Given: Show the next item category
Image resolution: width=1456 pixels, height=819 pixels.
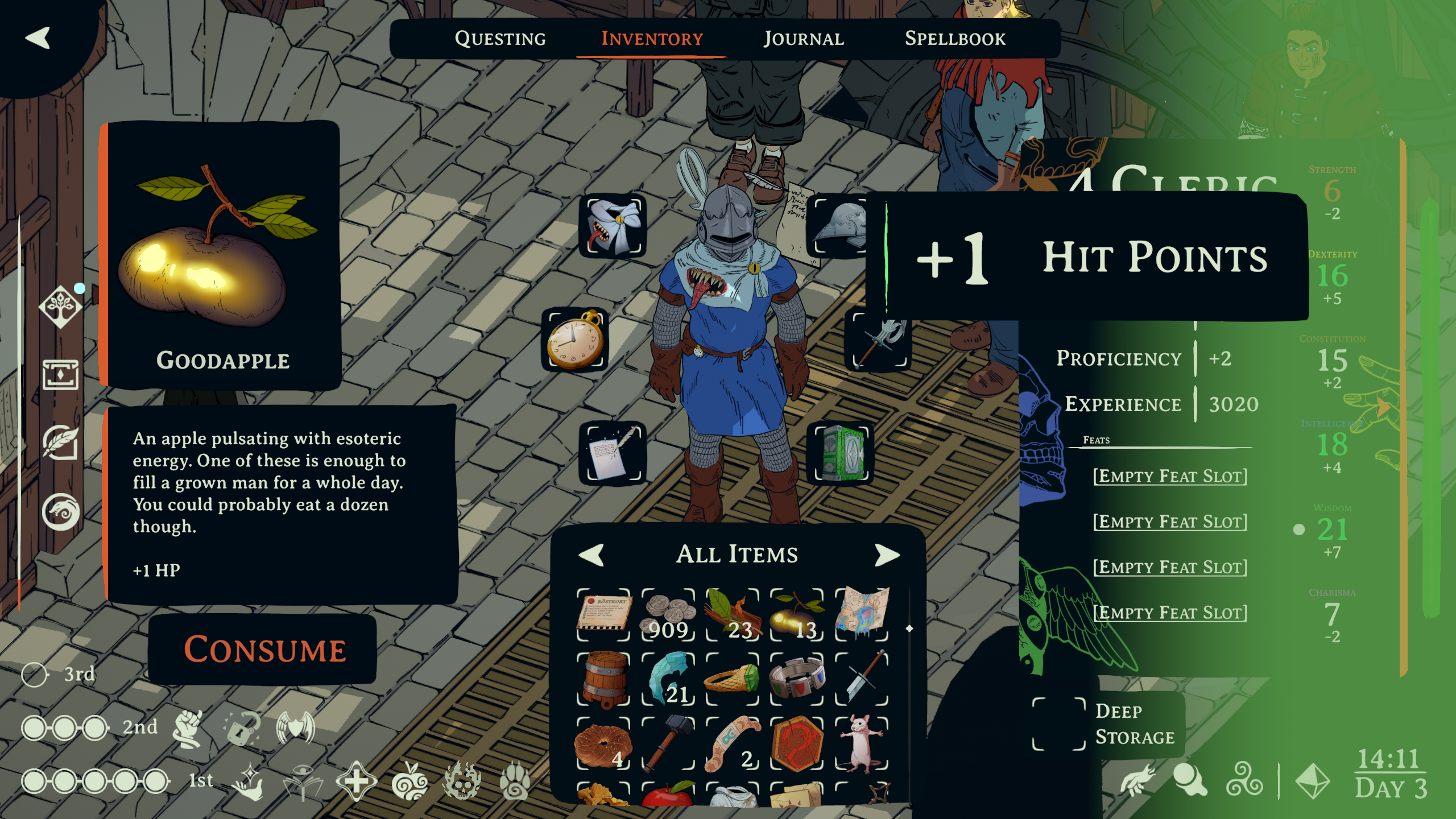Looking at the screenshot, I should tap(887, 555).
